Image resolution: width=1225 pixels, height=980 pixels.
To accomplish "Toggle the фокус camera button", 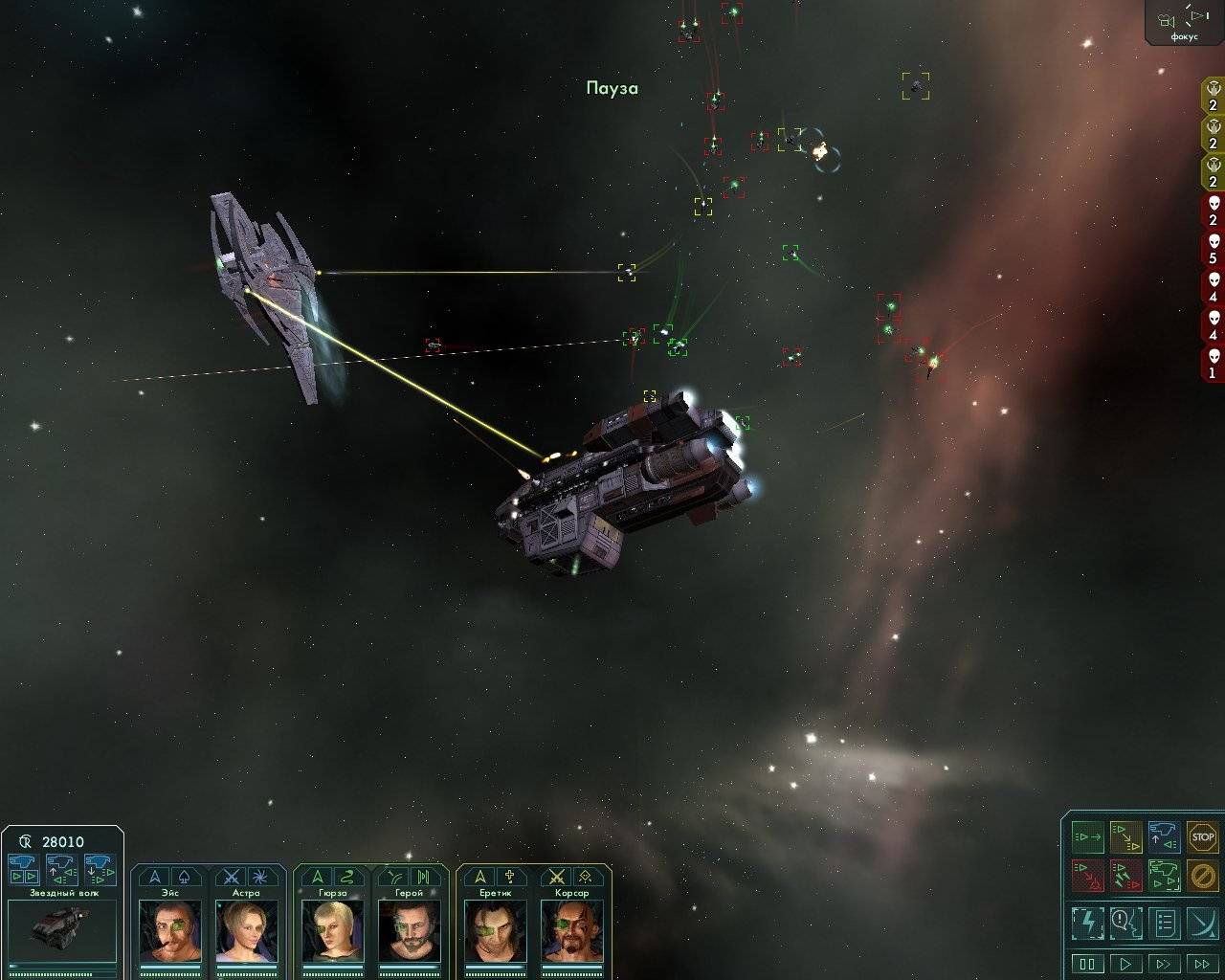I will 1183,23.
